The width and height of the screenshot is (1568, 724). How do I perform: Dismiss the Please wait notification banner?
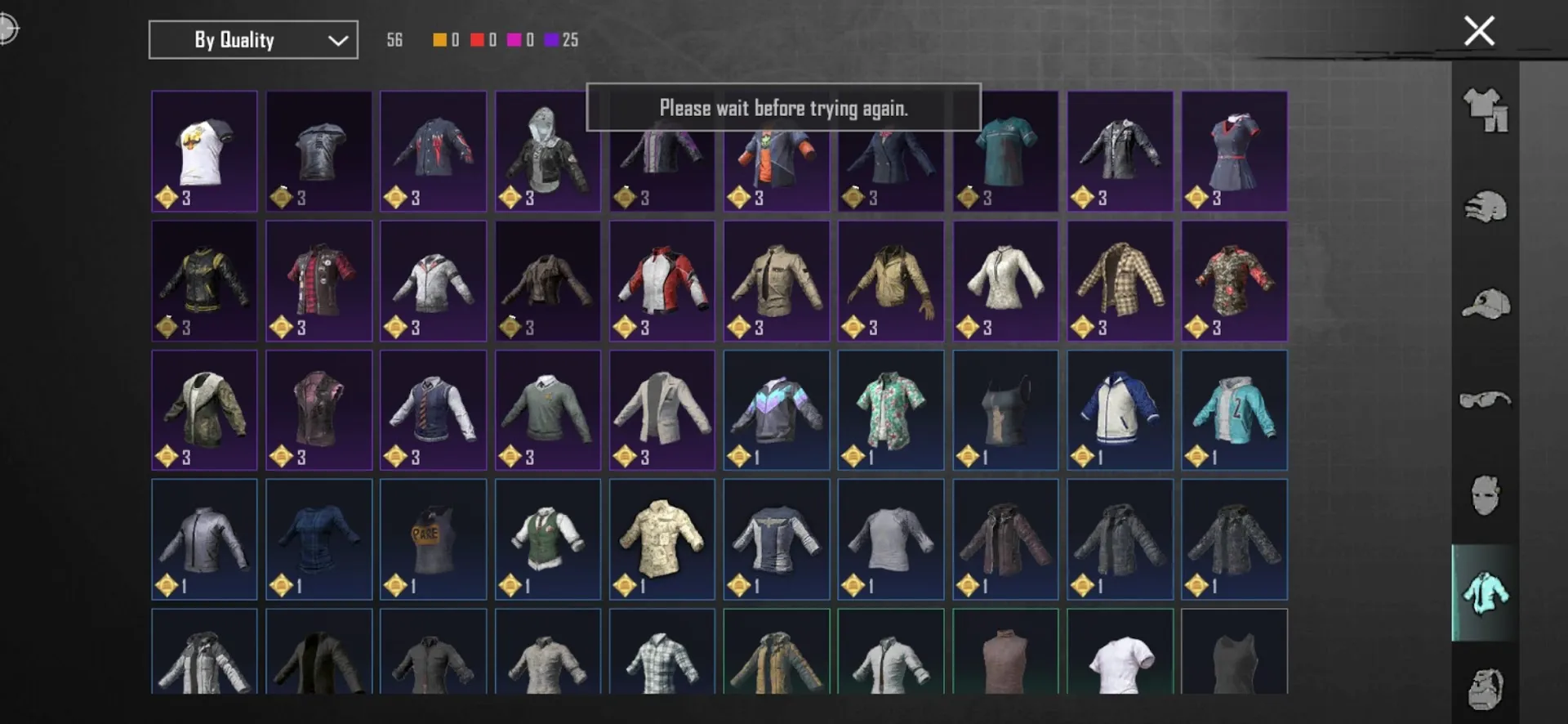[784, 107]
